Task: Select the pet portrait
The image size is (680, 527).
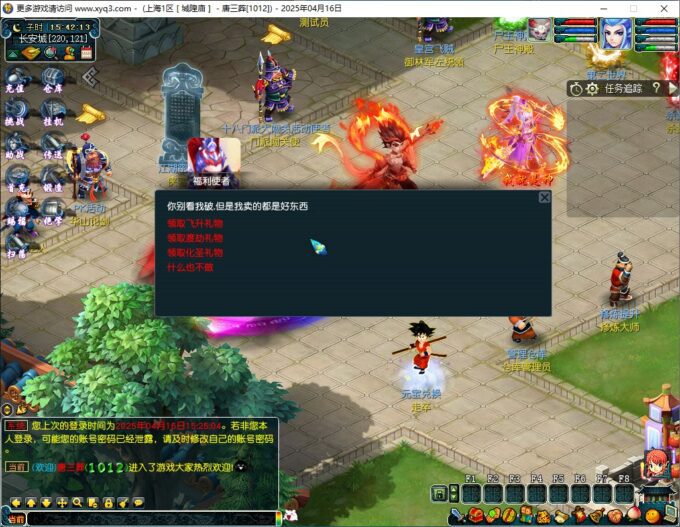Action: [539, 29]
